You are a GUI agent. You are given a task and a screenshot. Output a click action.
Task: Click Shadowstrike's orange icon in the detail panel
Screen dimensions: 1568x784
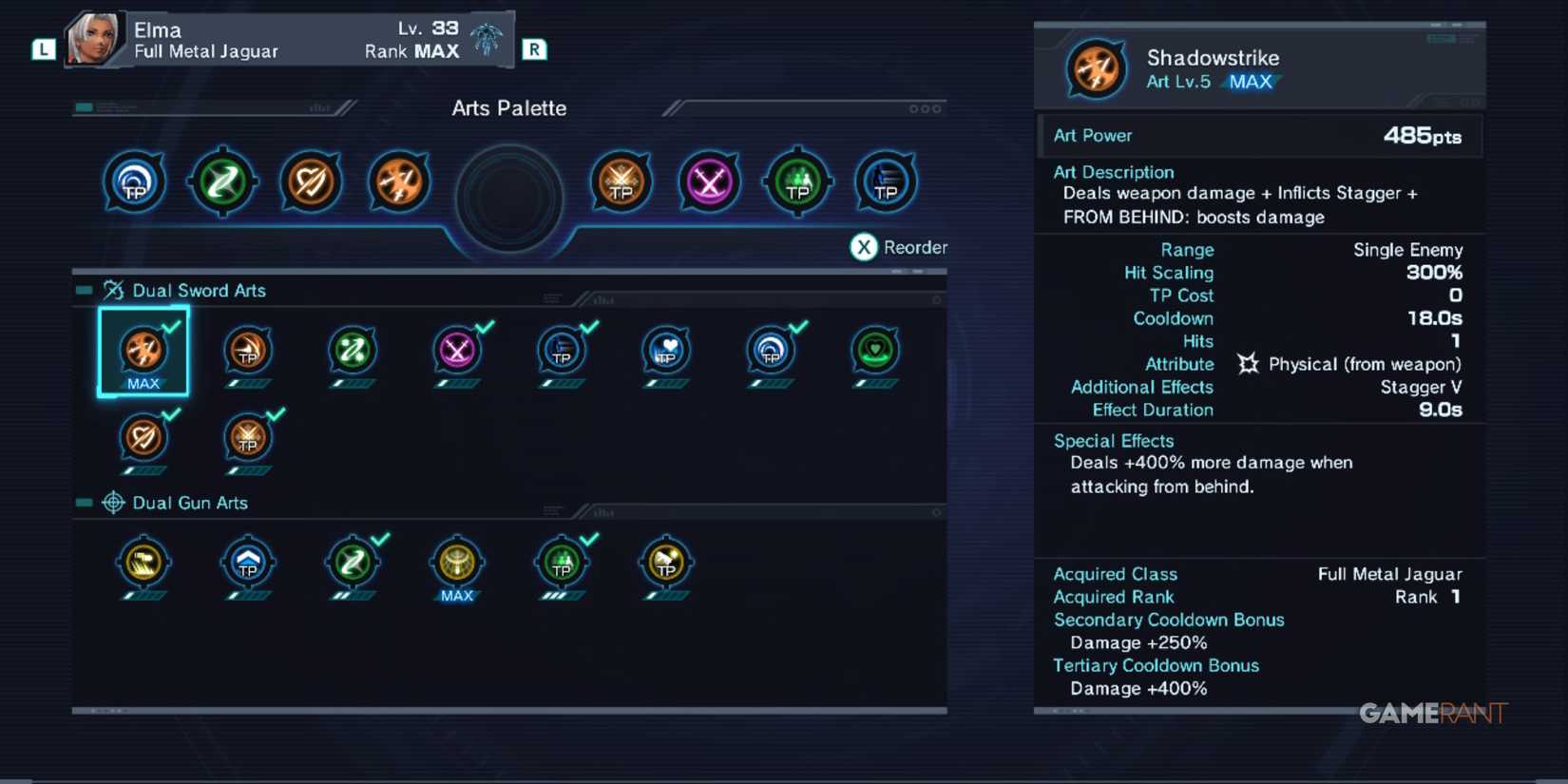tap(1095, 69)
